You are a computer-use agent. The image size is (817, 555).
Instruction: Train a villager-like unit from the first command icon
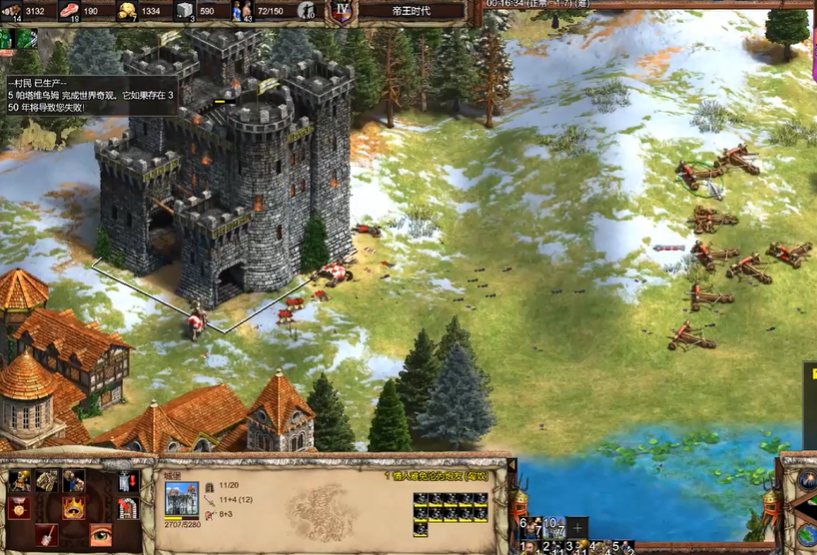(21, 482)
